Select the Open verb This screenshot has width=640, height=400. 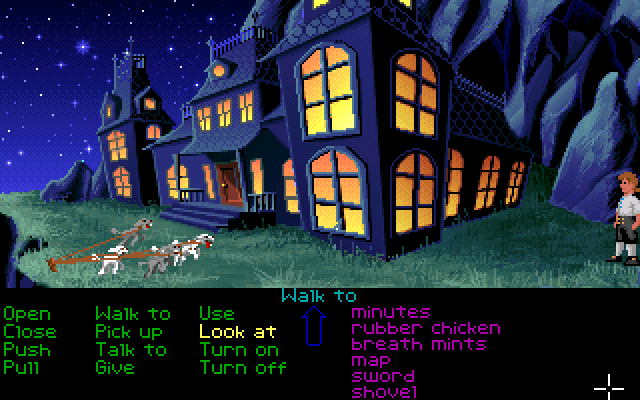(26, 314)
